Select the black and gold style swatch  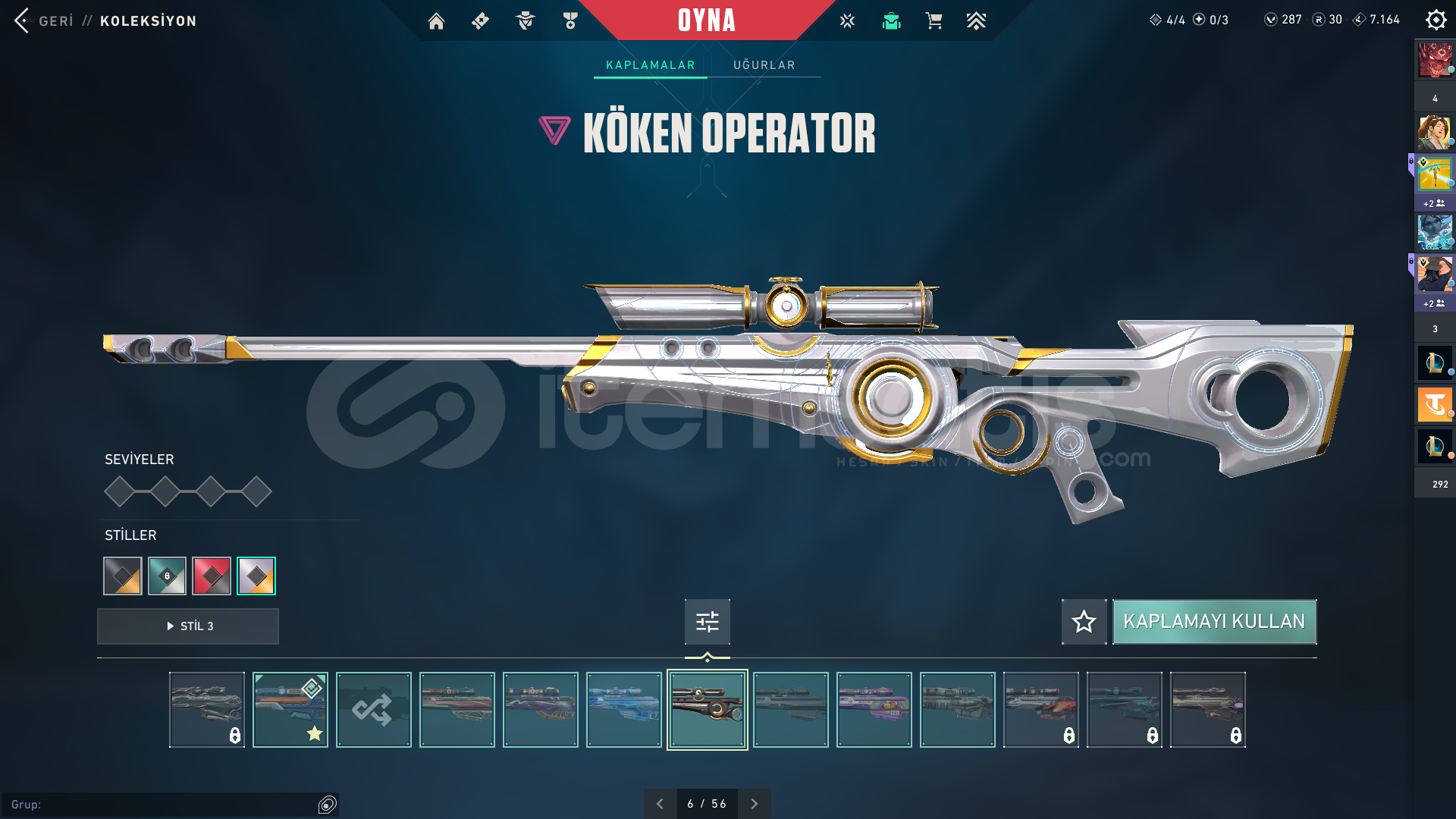[123, 576]
